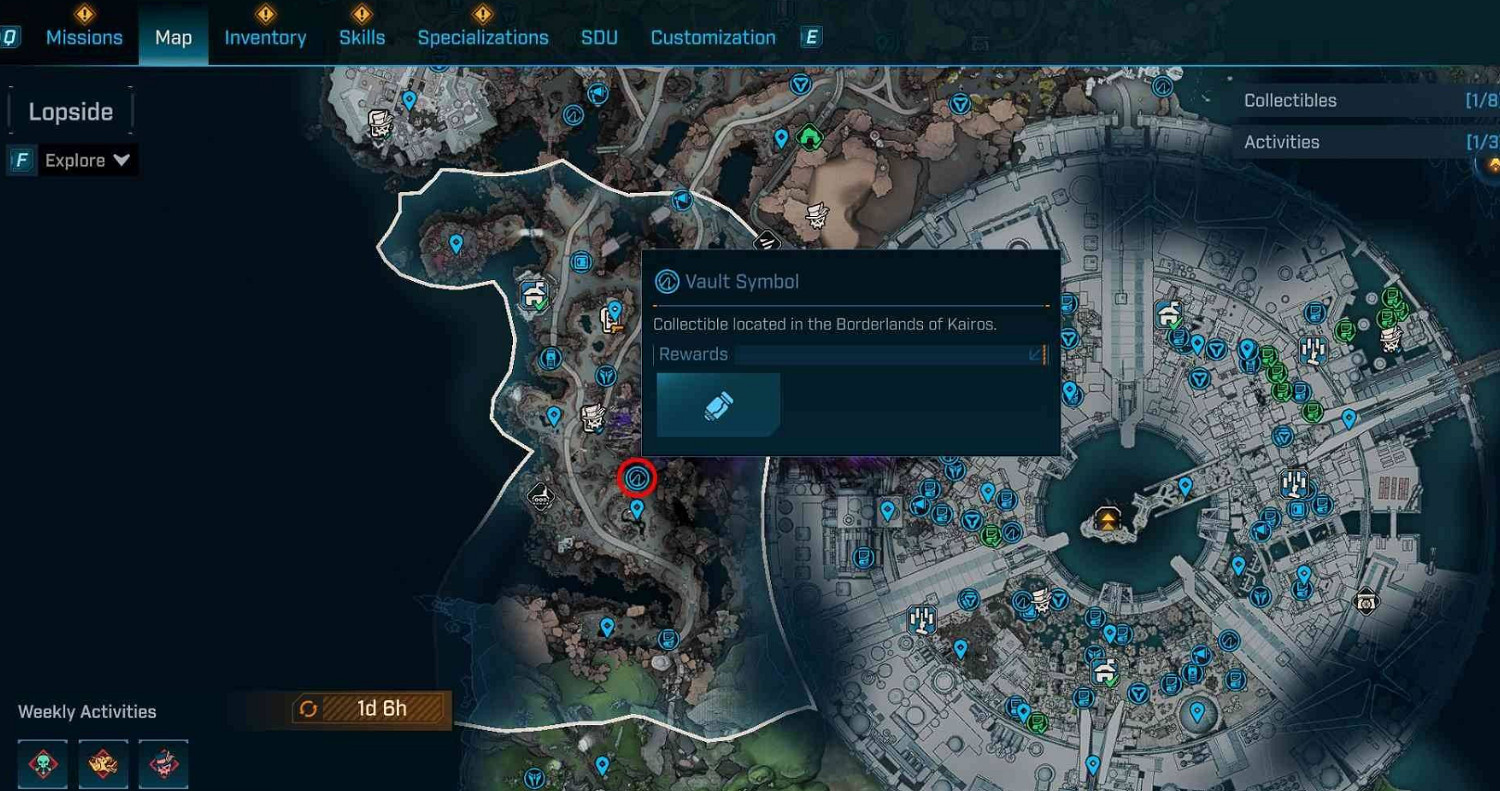Viewport: 1500px width, 791px height.
Task: Switch to the Inventory tab
Action: (x=265, y=38)
